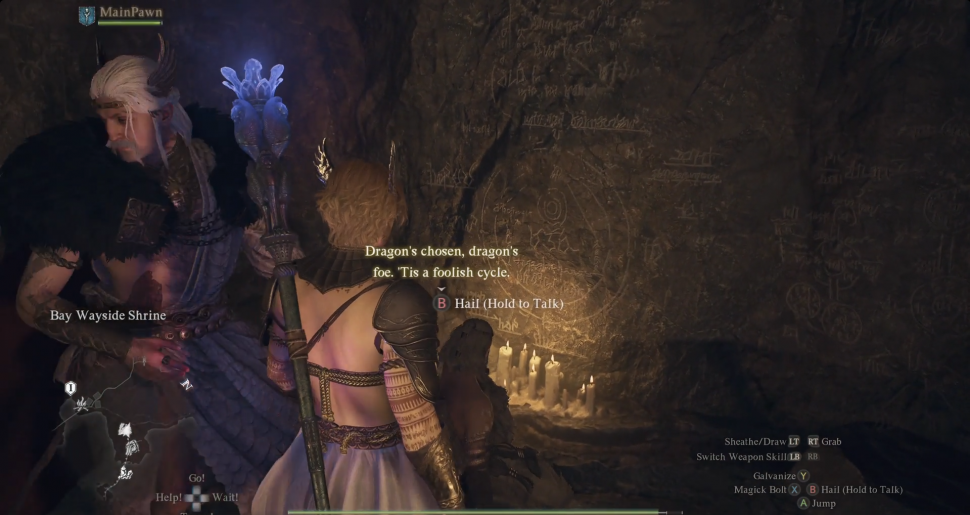The width and height of the screenshot is (970, 515).
Task: Issue the Wait! pawn command
Action: pyautogui.click(x=226, y=496)
